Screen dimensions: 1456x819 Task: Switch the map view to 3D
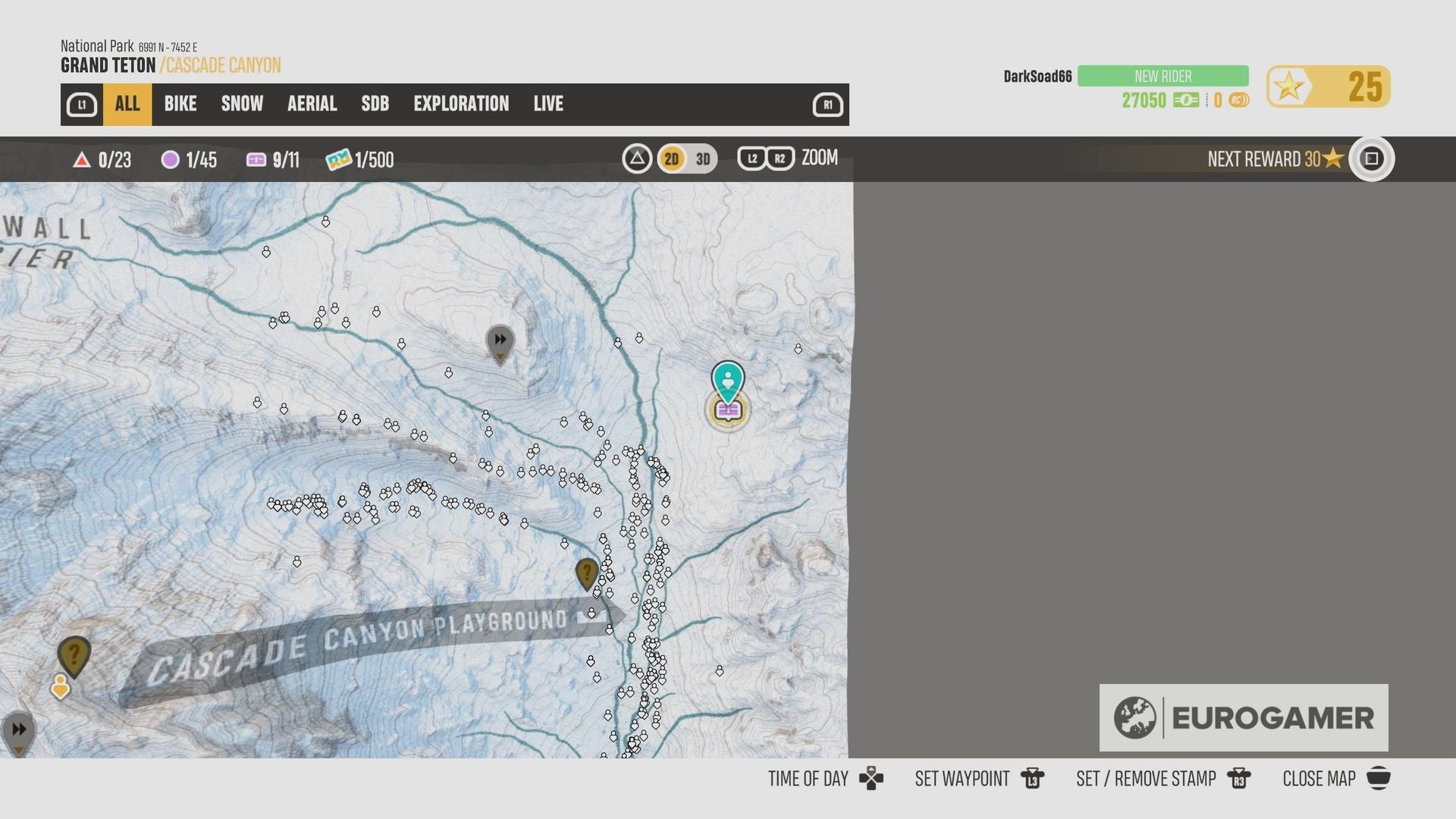(x=701, y=159)
